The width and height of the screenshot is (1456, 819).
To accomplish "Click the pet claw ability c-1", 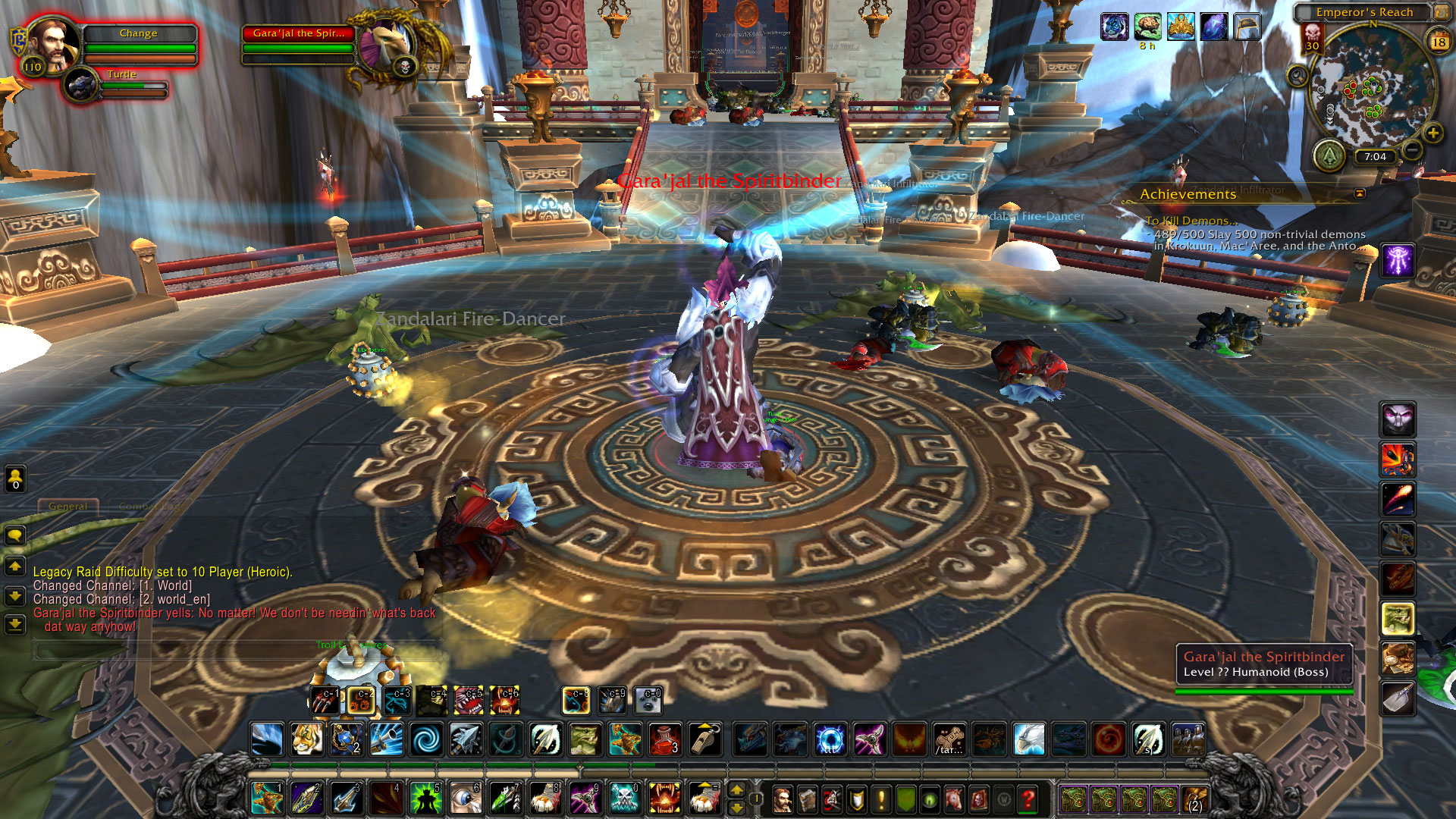I will (x=325, y=701).
